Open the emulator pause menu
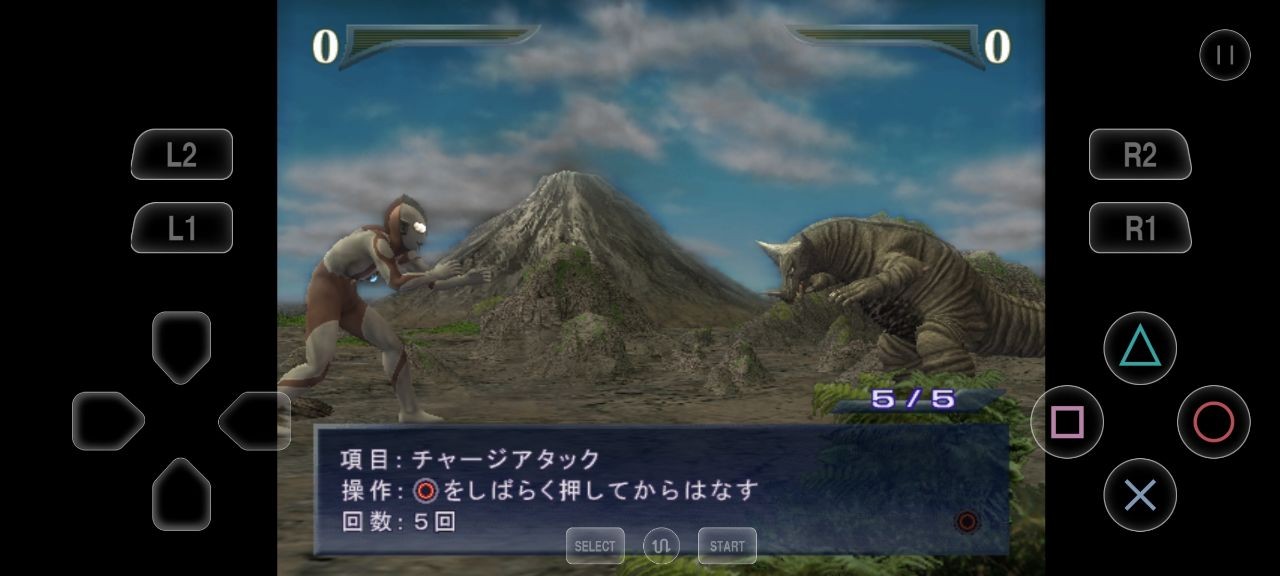The image size is (1280, 576). [1224, 55]
